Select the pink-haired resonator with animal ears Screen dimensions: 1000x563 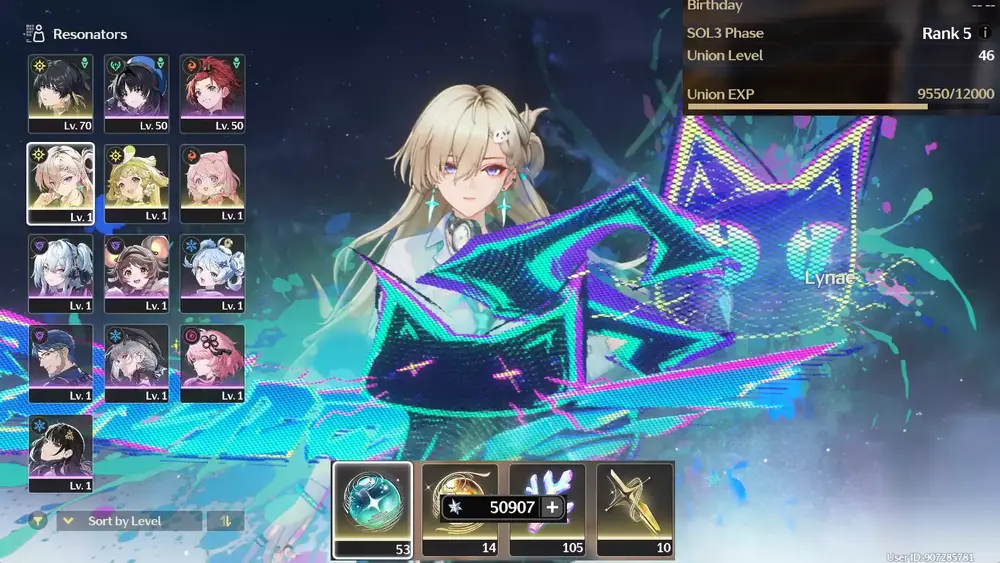[213, 182]
